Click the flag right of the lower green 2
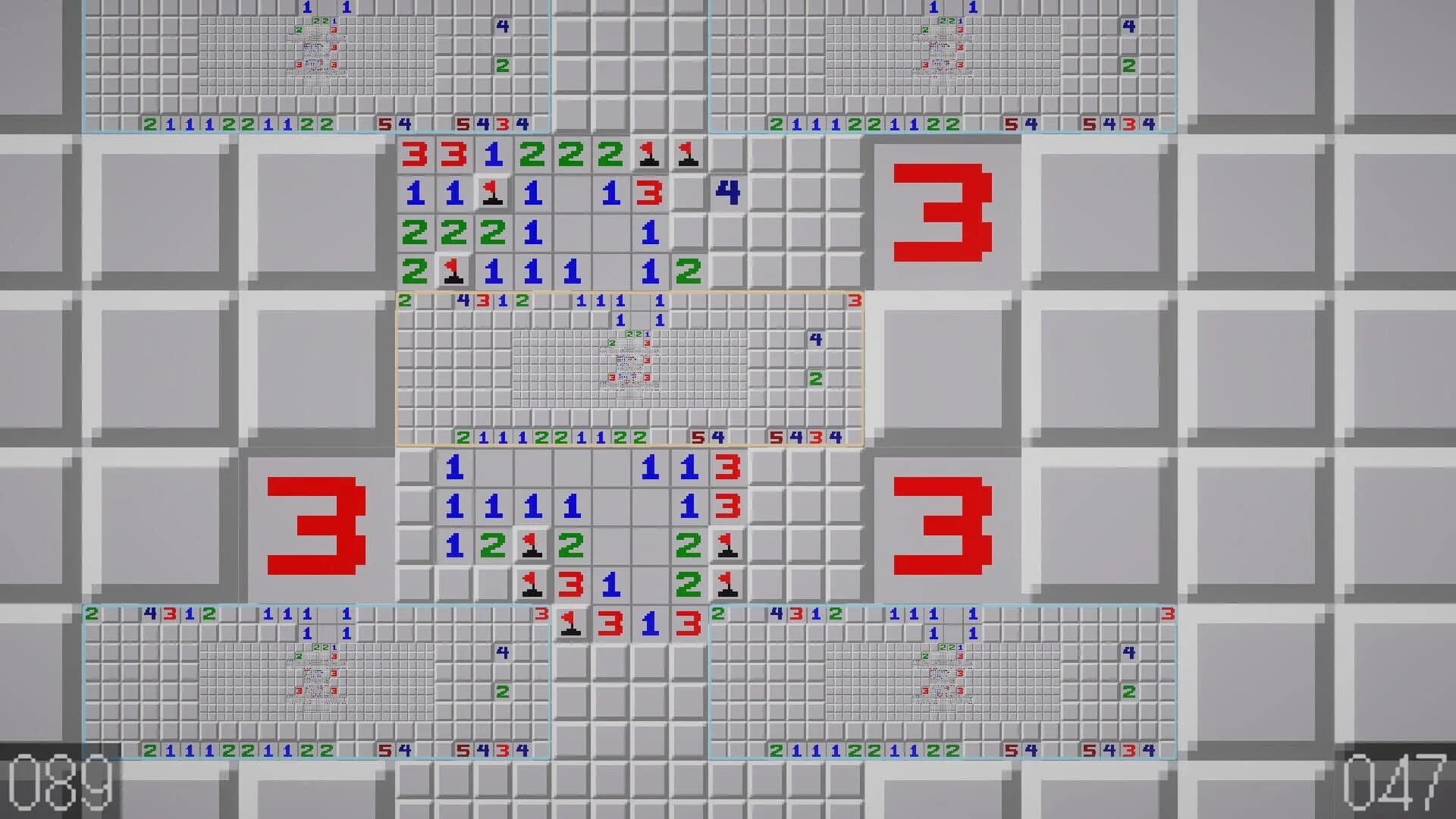This screenshot has width=1456, height=819. click(726, 583)
